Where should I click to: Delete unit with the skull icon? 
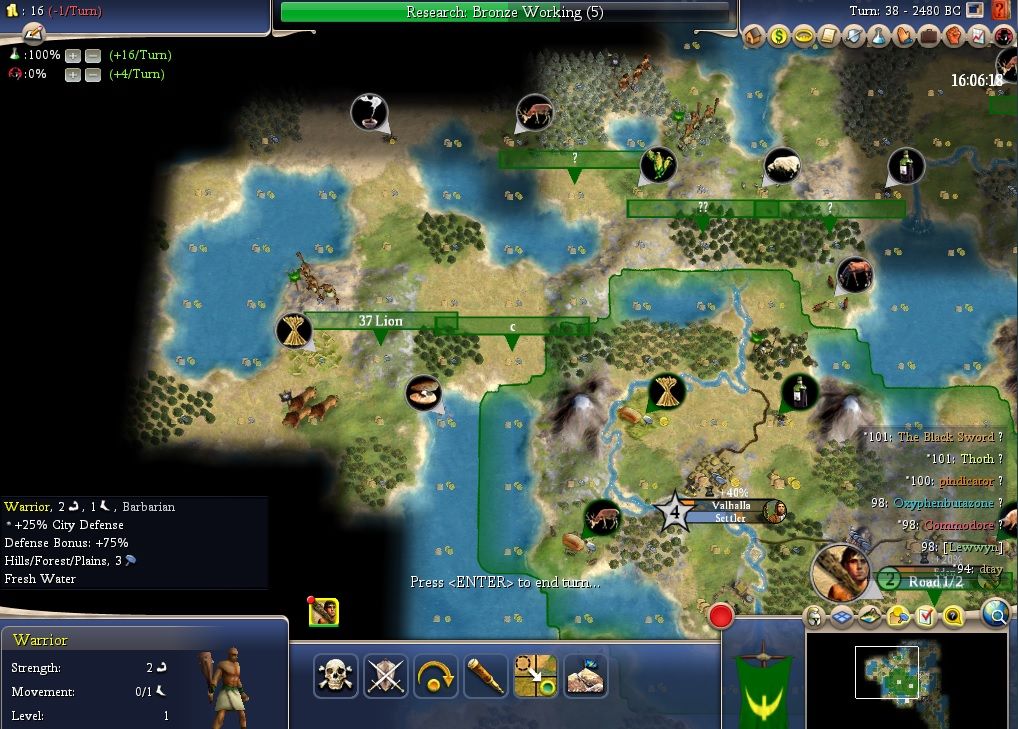[335, 676]
